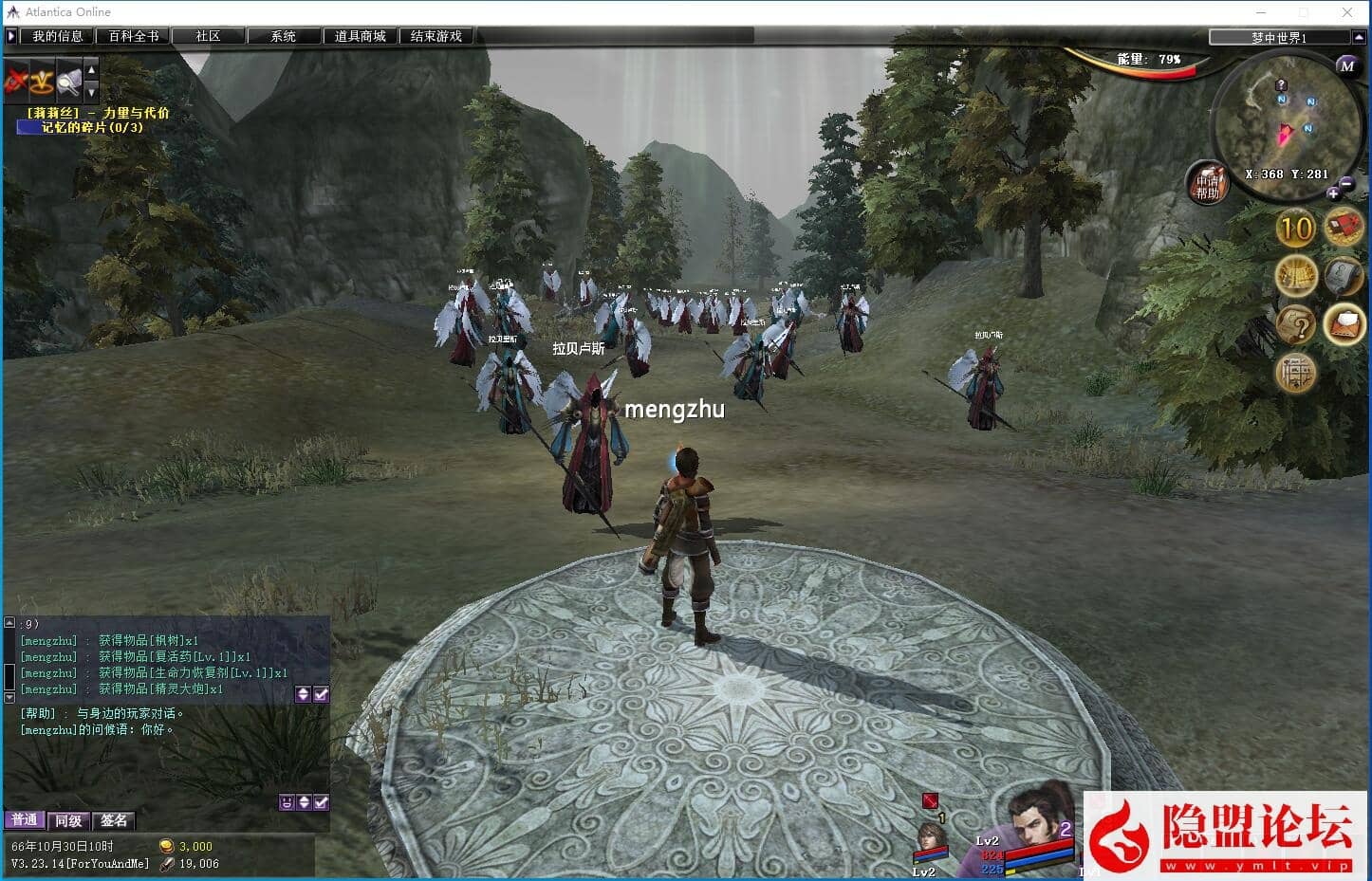Open the question mark scroll icon
The height and width of the screenshot is (881, 1372).
point(1295,325)
